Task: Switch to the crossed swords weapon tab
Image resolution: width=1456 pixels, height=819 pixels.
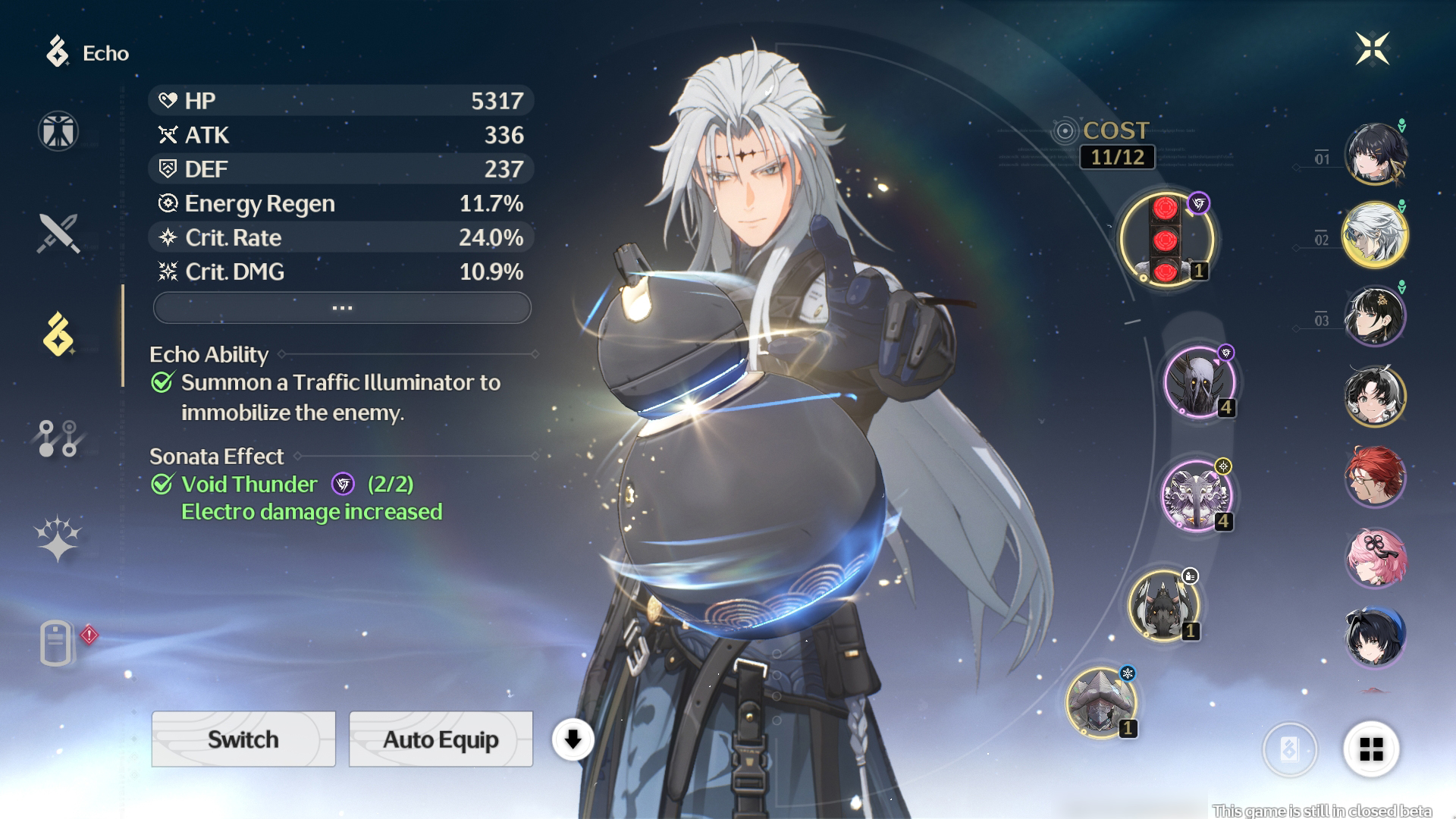Action: 58,233
